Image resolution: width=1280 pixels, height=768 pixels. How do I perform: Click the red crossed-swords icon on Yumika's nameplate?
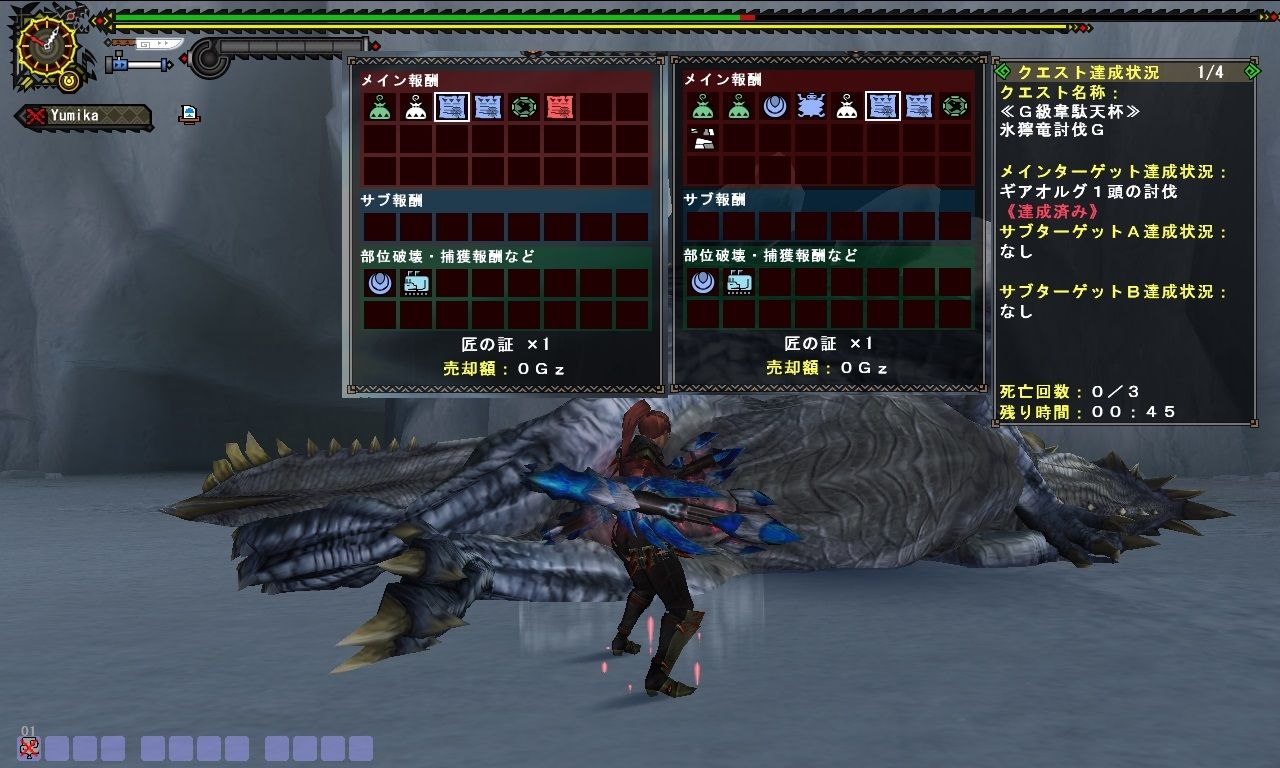pyautogui.click(x=34, y=114)
